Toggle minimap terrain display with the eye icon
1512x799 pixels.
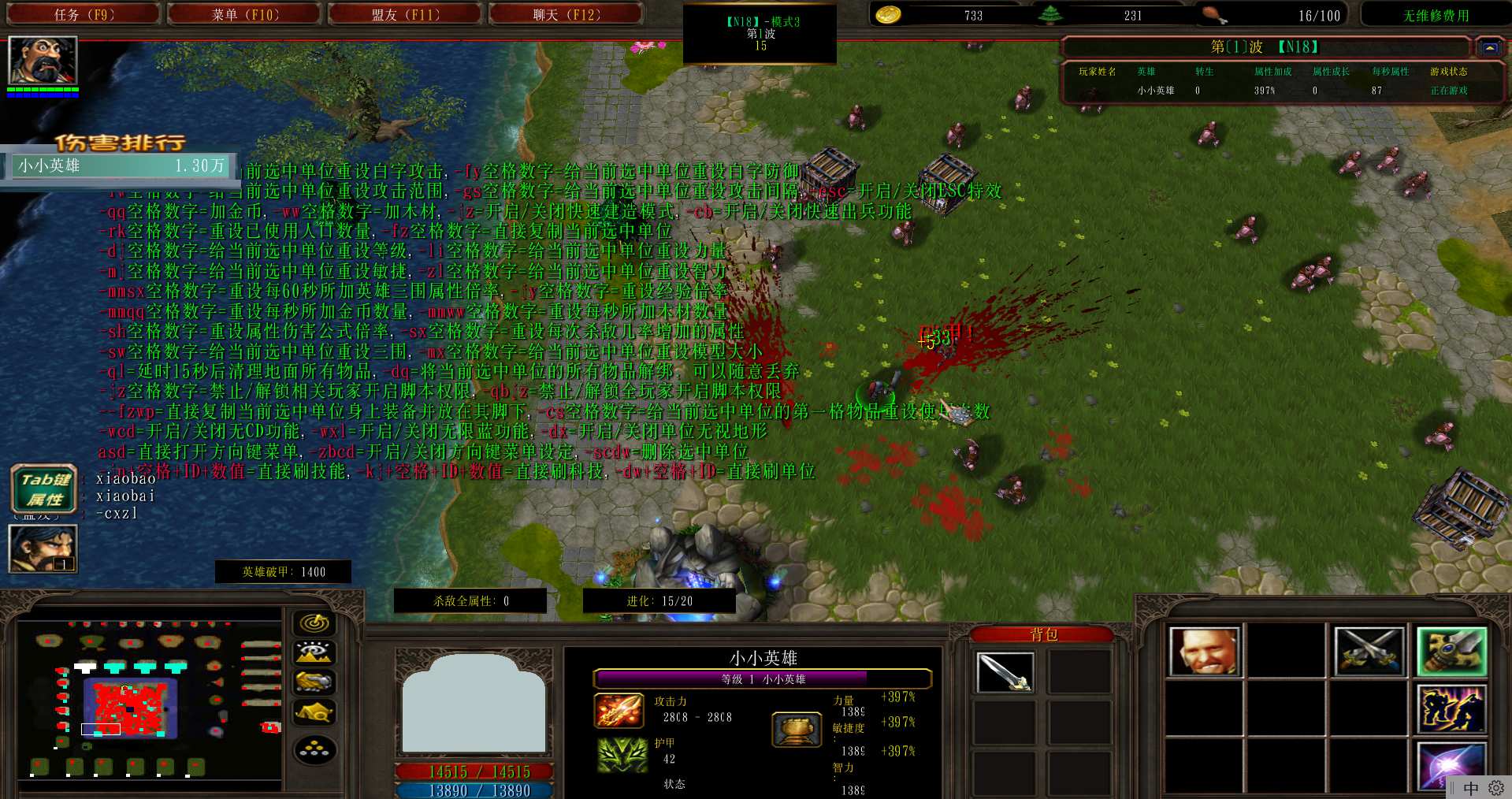click(x=314, y=652)
